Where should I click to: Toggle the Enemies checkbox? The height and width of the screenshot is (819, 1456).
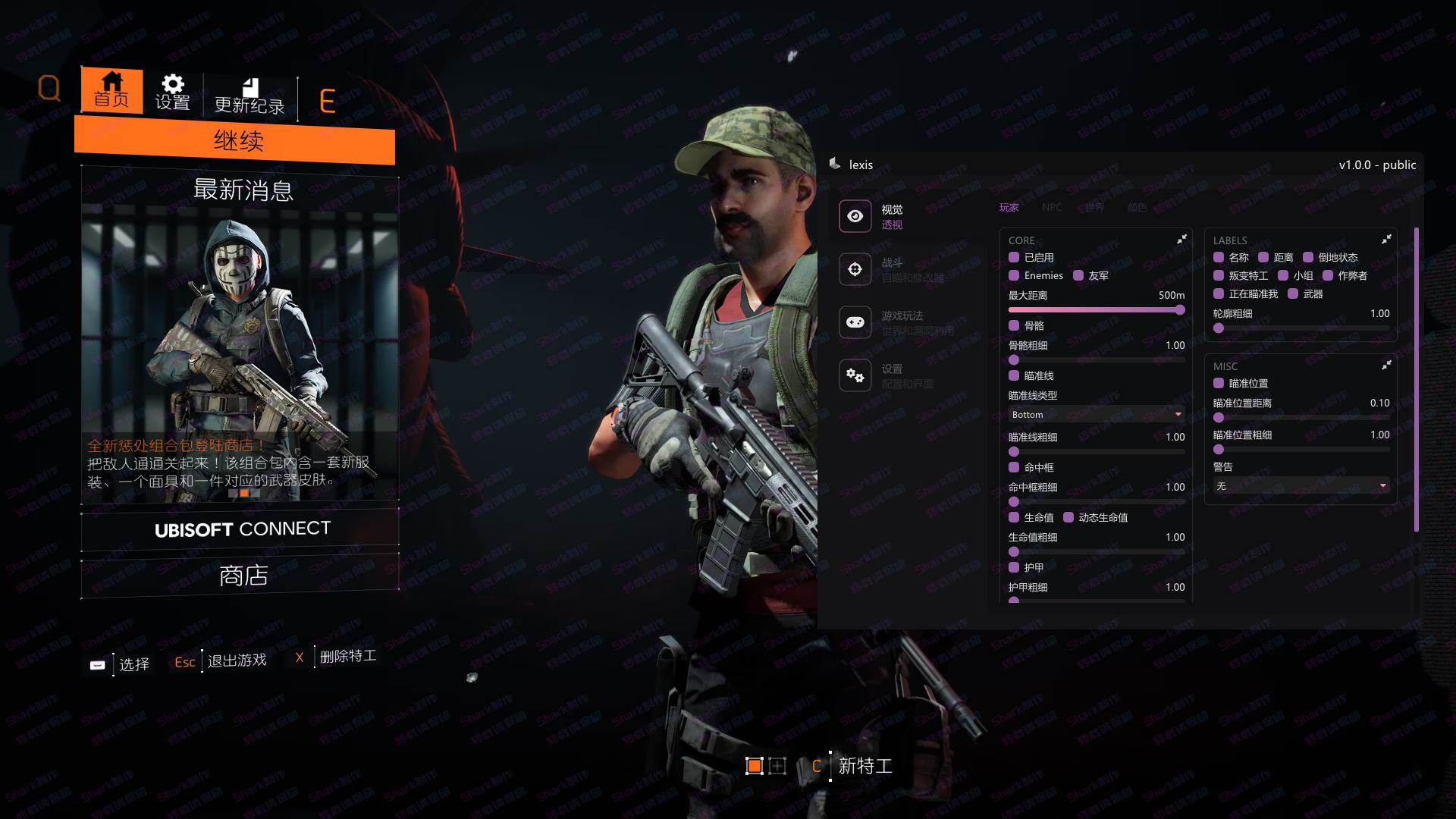(1014, 276)
